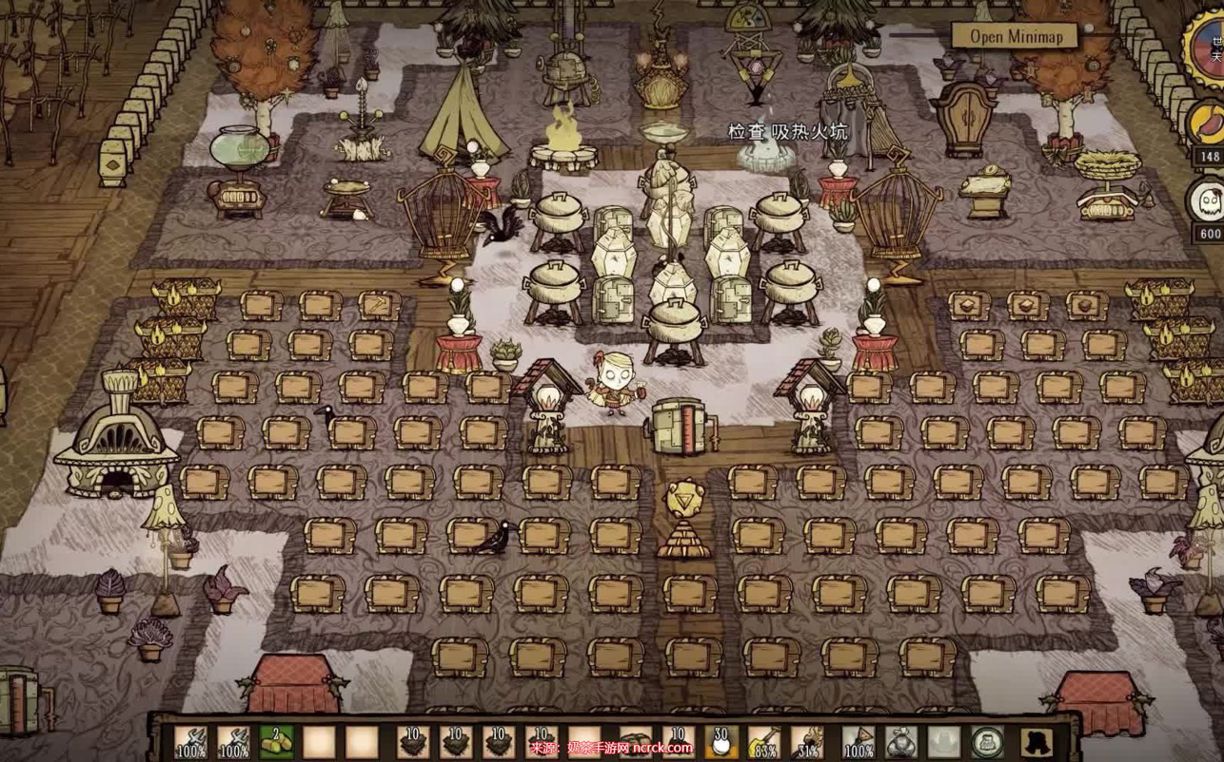This screenshot has height=762, width=1224.
Task: Click the black silhouette icon beside inventory
Action: tap(1037, 742)
